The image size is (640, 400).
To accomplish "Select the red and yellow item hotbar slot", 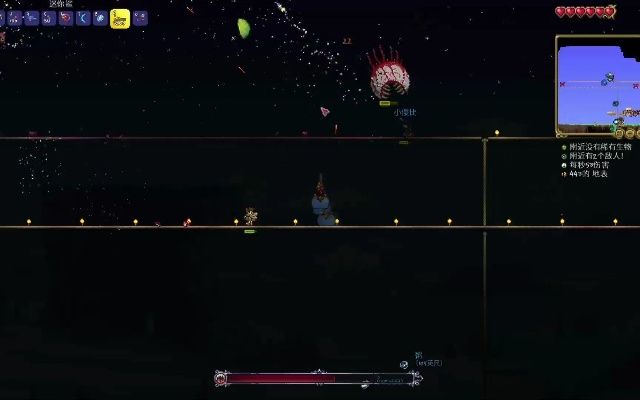I will click(66, 18).
